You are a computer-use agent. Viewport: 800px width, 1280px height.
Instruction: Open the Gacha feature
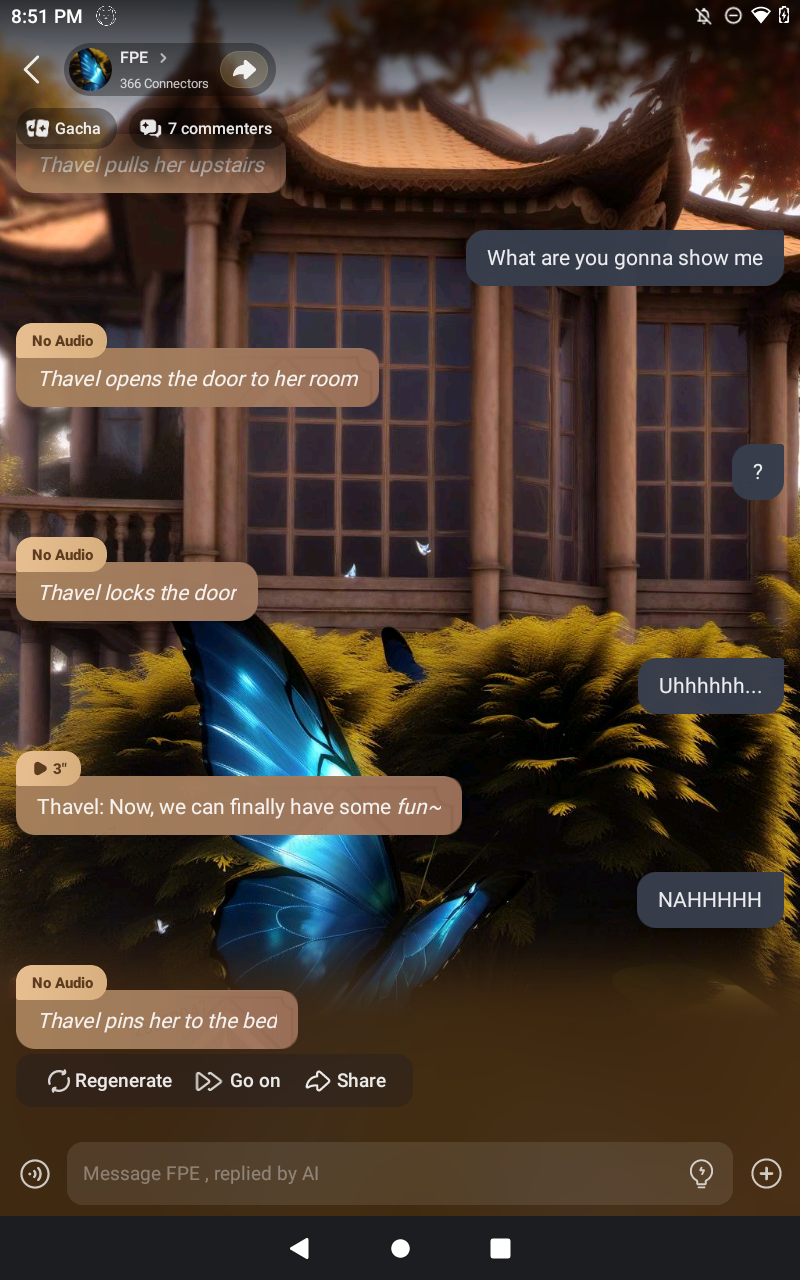[65, 128]
